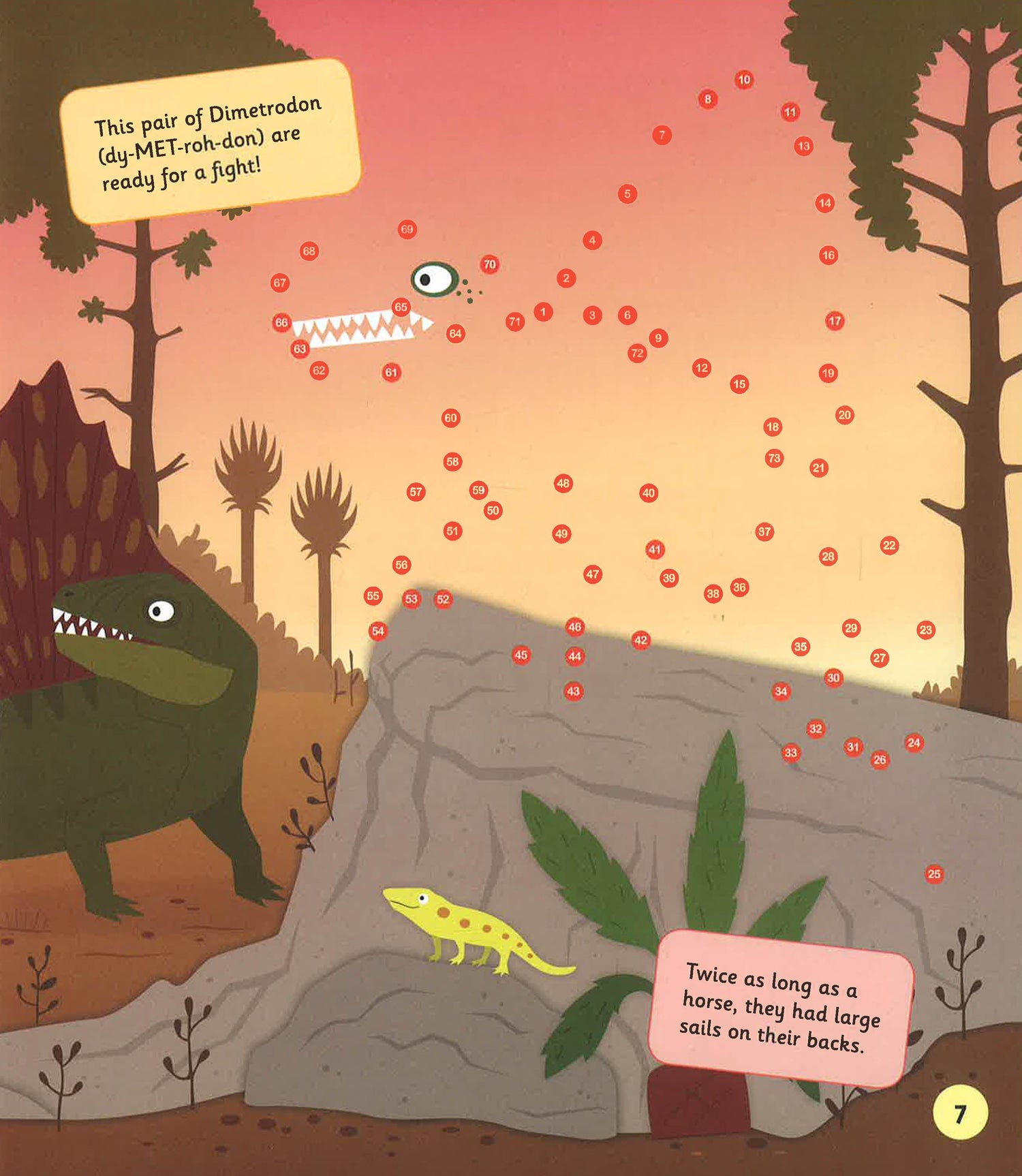Click dot number 7
Viewport: 1022px width, 1176px height.
point(662,135)
